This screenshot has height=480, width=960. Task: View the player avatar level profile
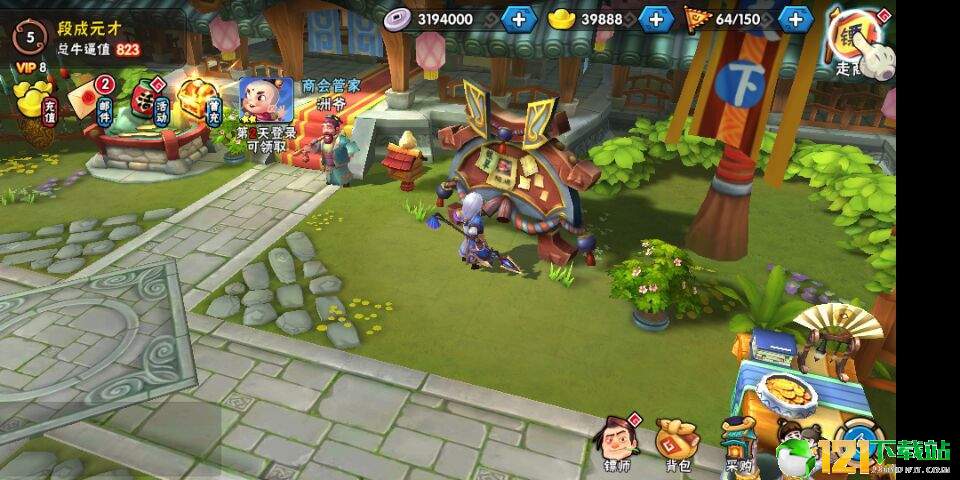coord(30,38)
